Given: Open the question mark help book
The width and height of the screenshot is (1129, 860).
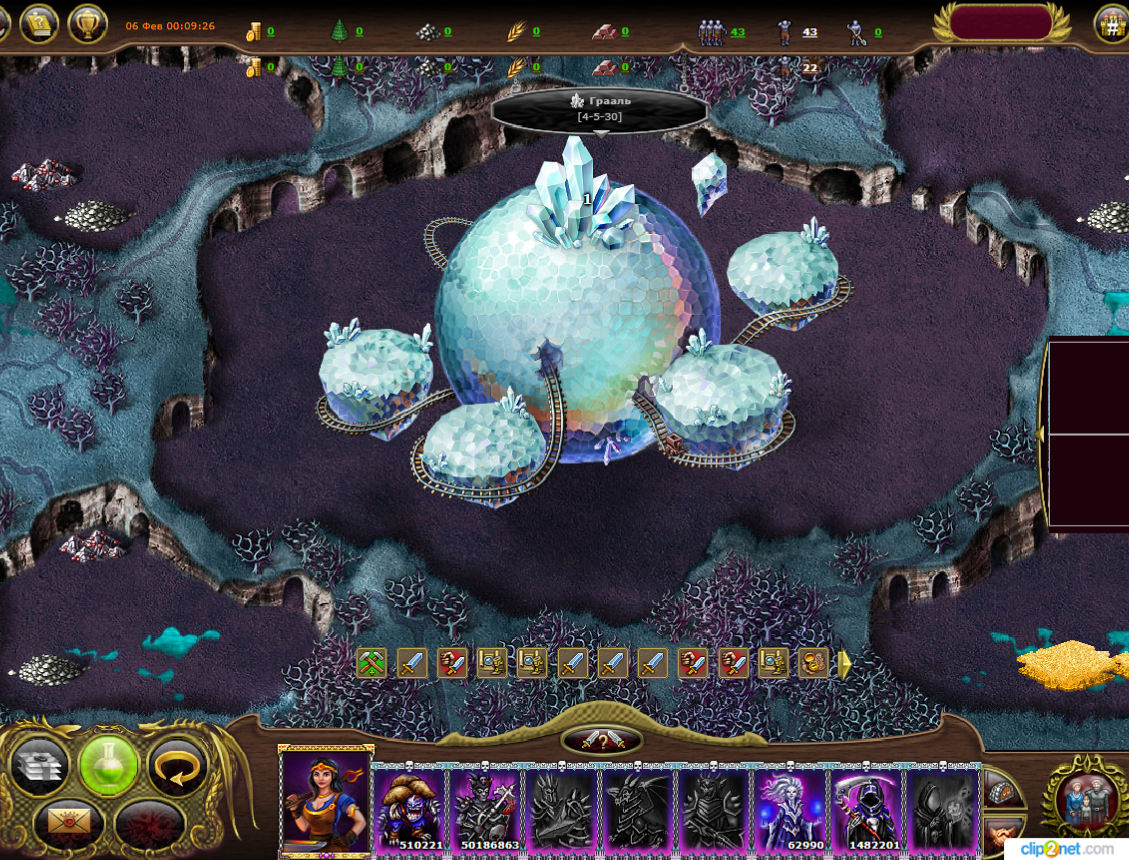Looking at the screenshot, I should tap(39, 24).
